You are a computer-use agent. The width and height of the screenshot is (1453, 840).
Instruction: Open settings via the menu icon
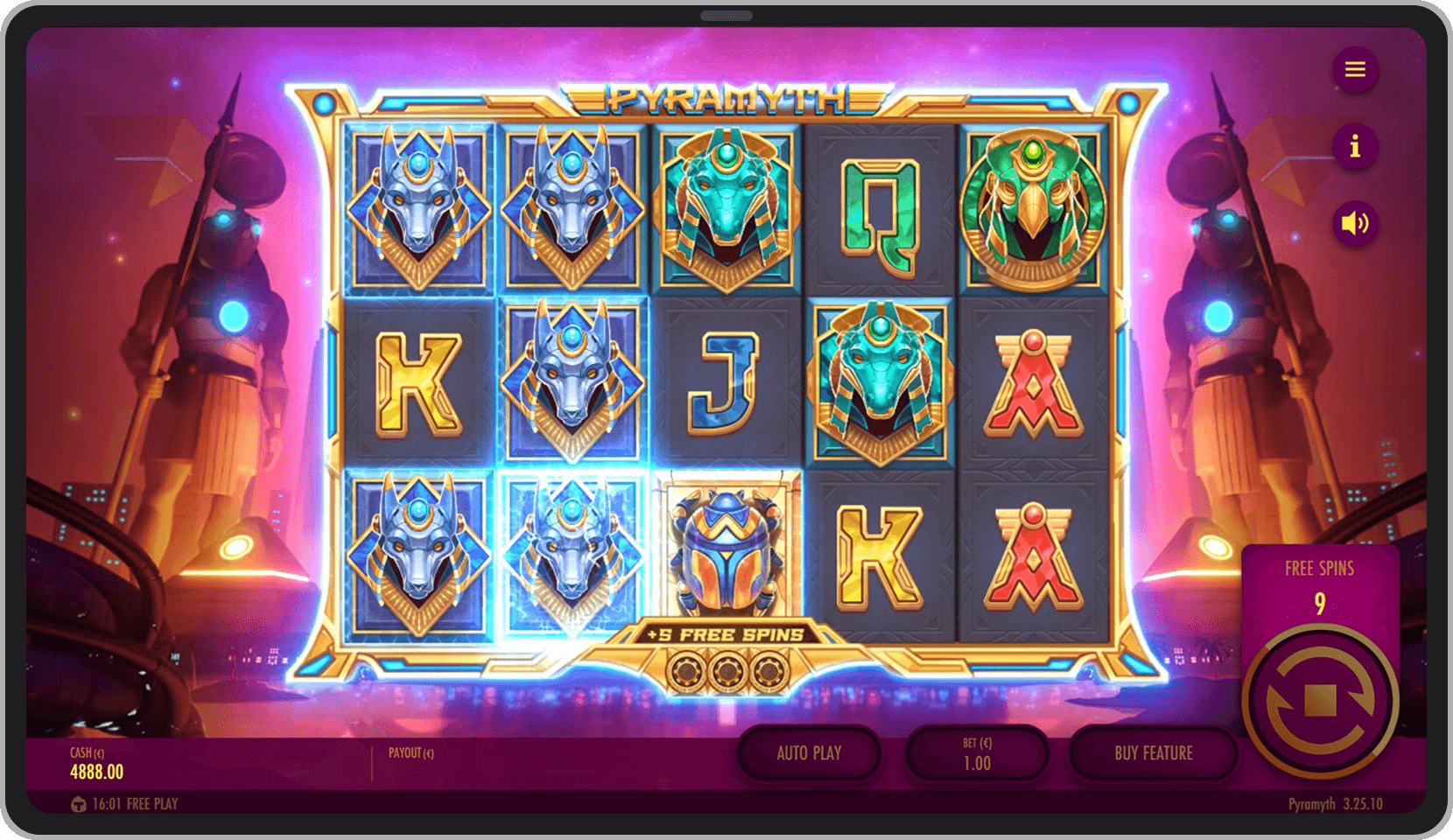(1355, 71)
